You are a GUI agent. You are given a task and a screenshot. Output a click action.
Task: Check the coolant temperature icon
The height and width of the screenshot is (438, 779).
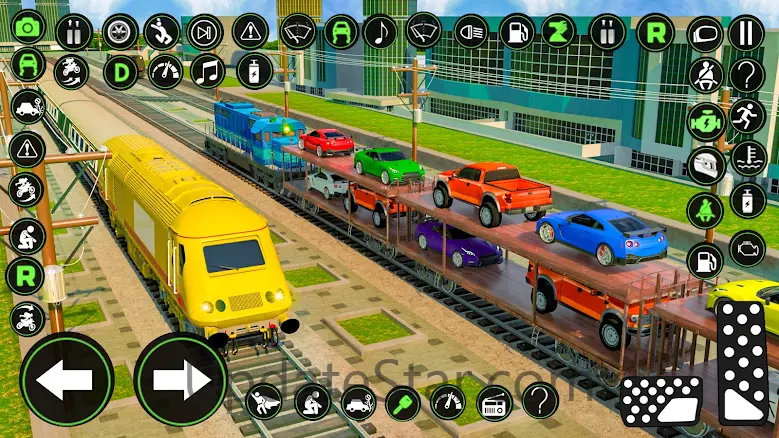tap(747, 157)
